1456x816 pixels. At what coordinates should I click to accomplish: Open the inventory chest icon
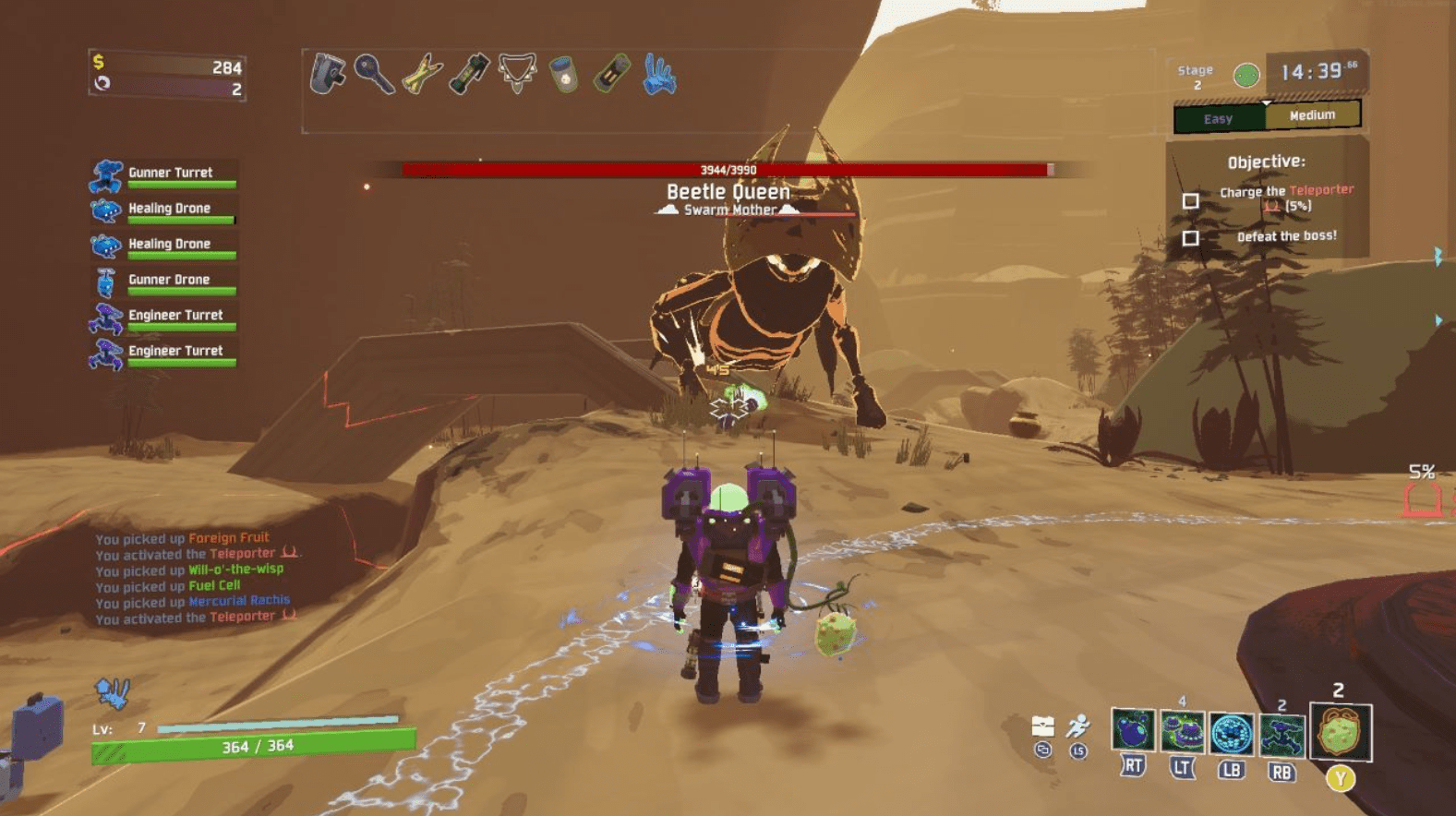(1042, 726)
